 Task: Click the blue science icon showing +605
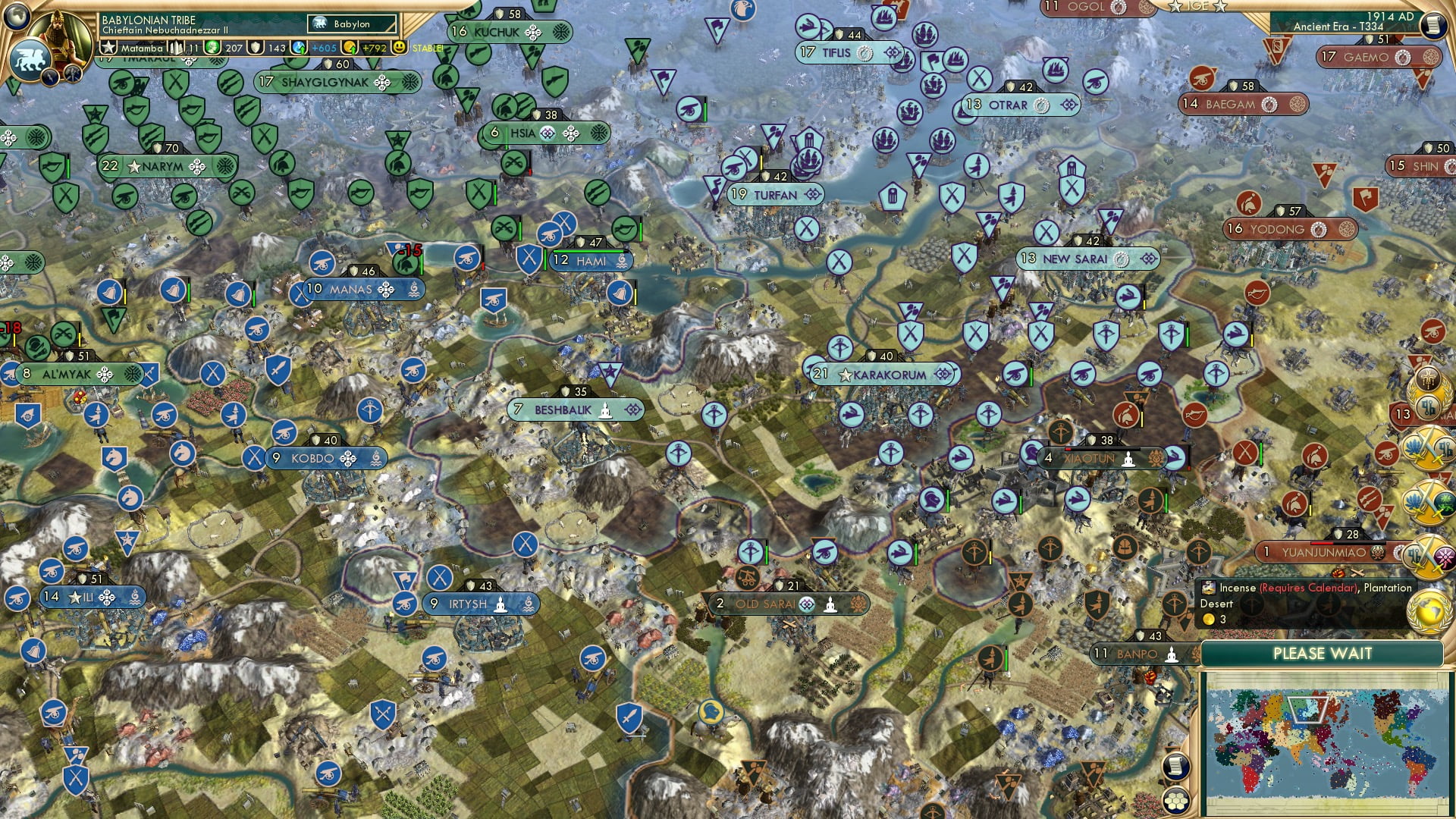(x=298, y=47)
